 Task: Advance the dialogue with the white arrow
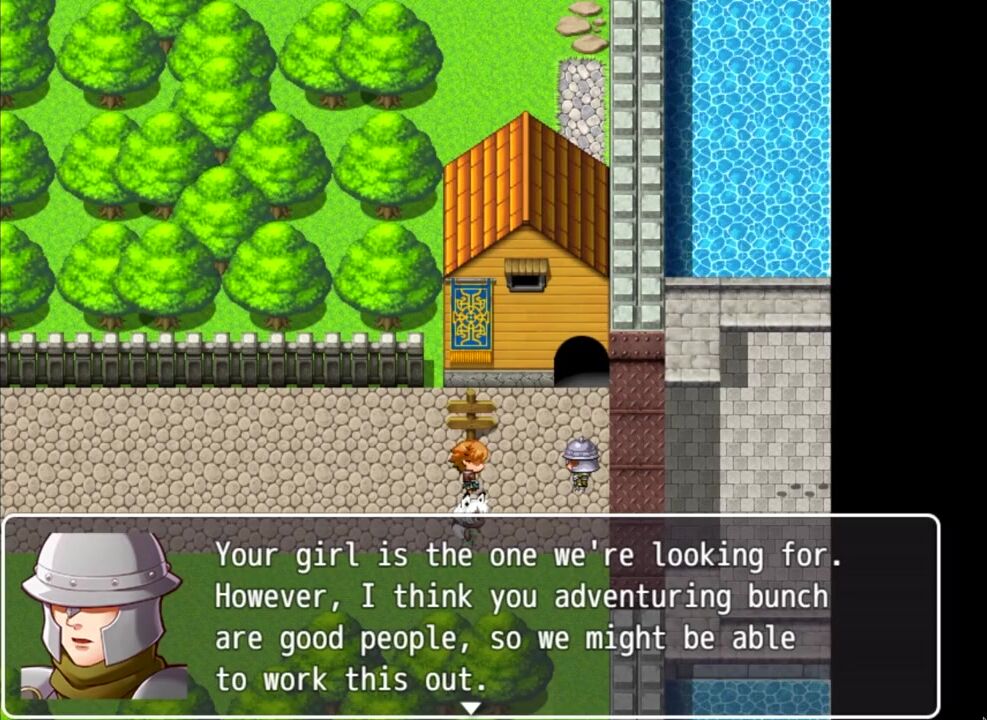click(x=470, y=708)
